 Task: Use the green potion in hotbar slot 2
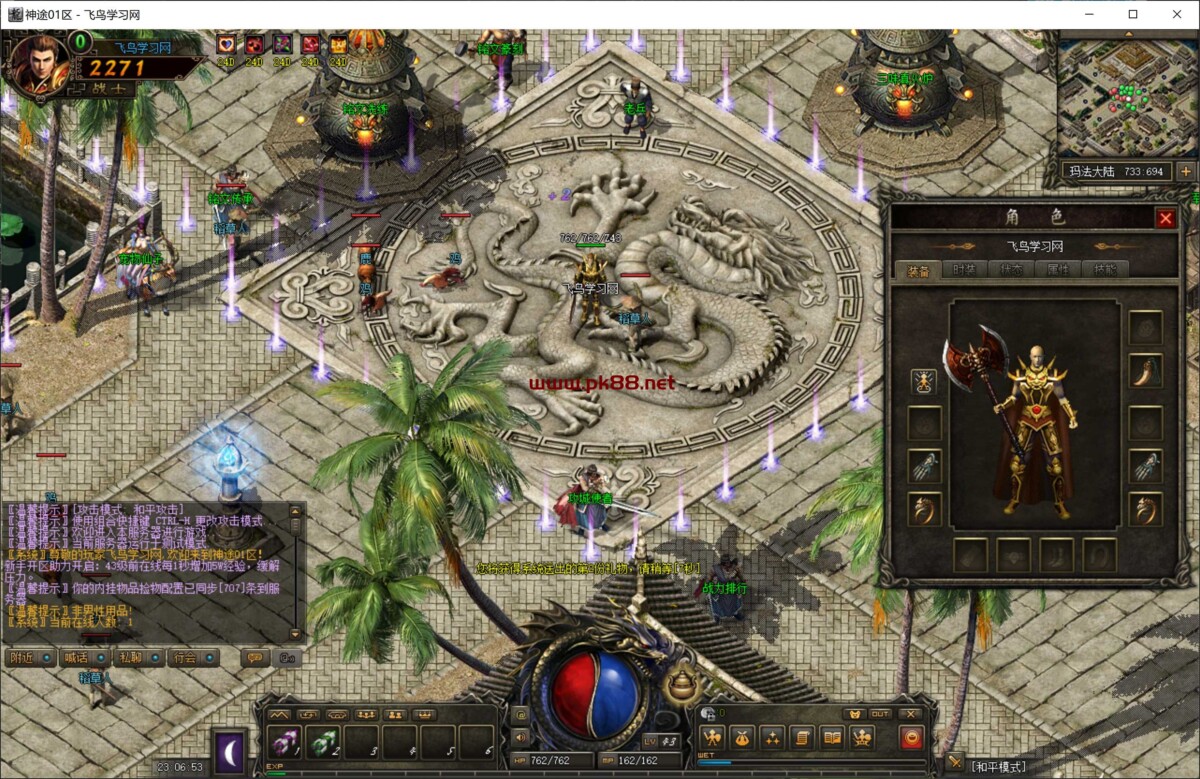(x=325, y=741)
